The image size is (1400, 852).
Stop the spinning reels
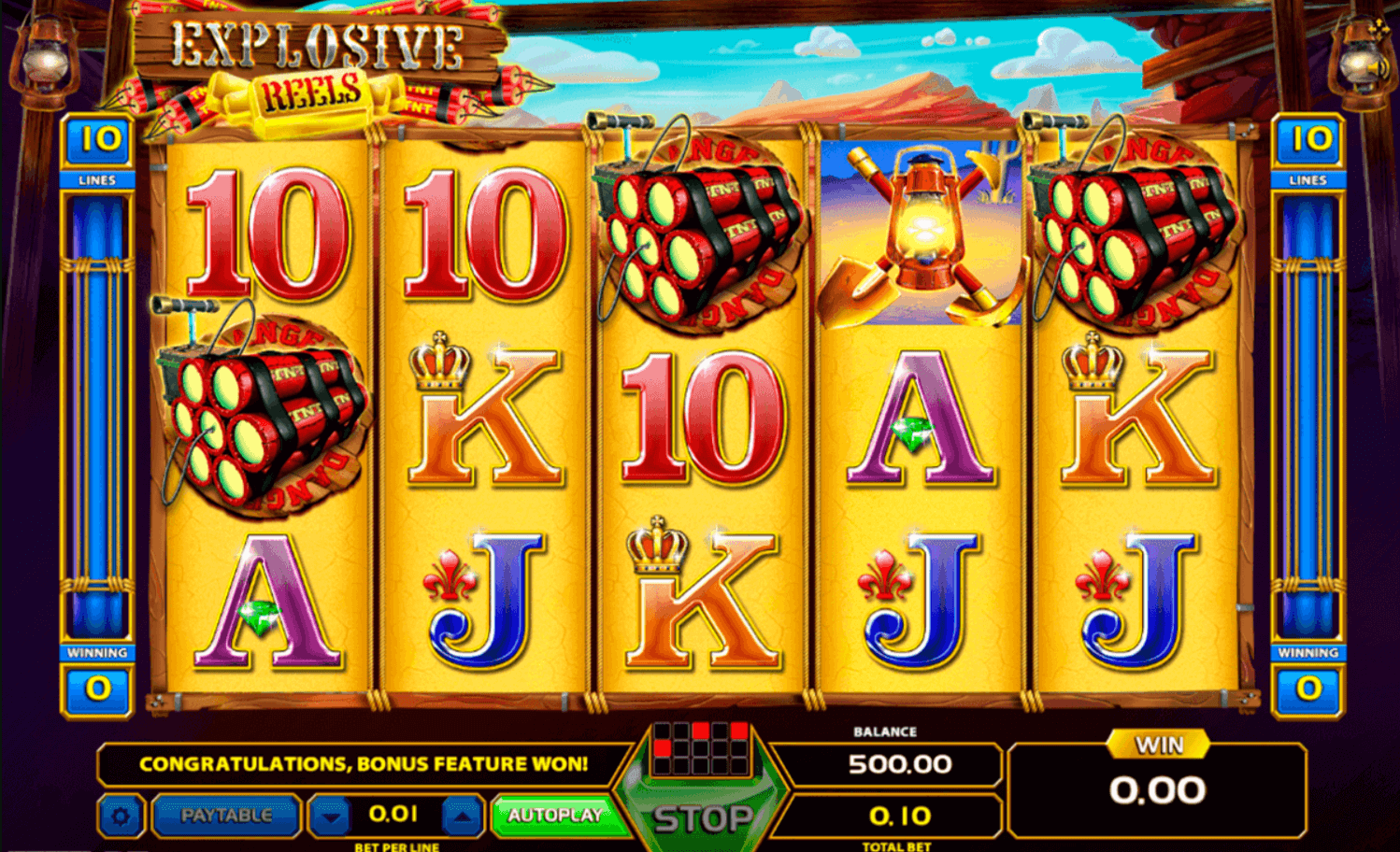pos(703,818)
